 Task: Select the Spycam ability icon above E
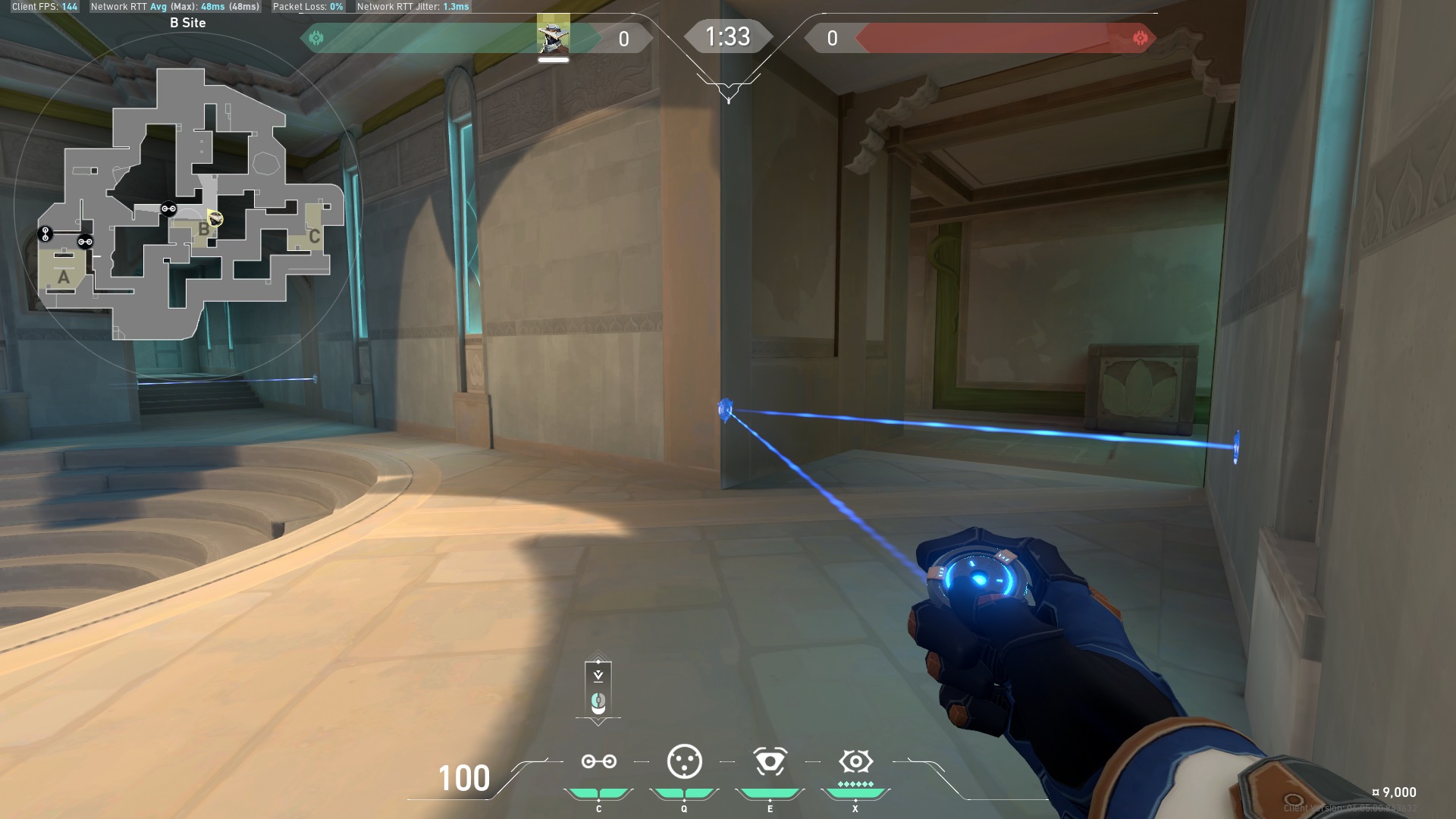pyautogui.click(x=770, y=761)
